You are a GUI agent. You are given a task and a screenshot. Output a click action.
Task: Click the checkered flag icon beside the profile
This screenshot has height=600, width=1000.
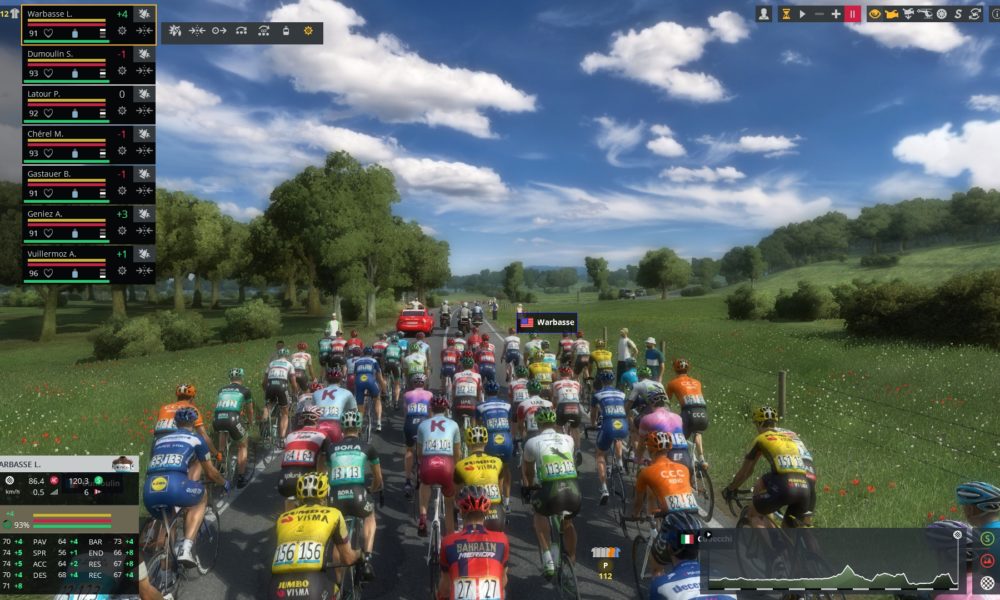987,582
